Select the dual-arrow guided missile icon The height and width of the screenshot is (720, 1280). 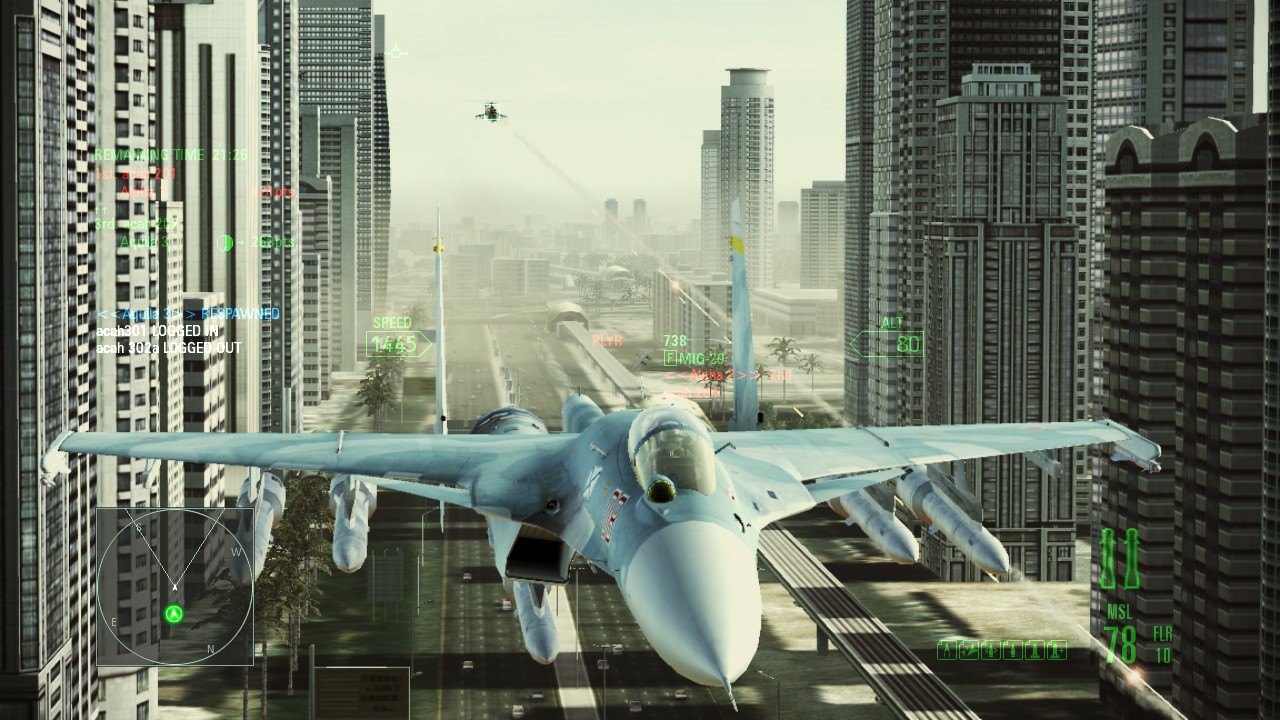coord(991,650)
